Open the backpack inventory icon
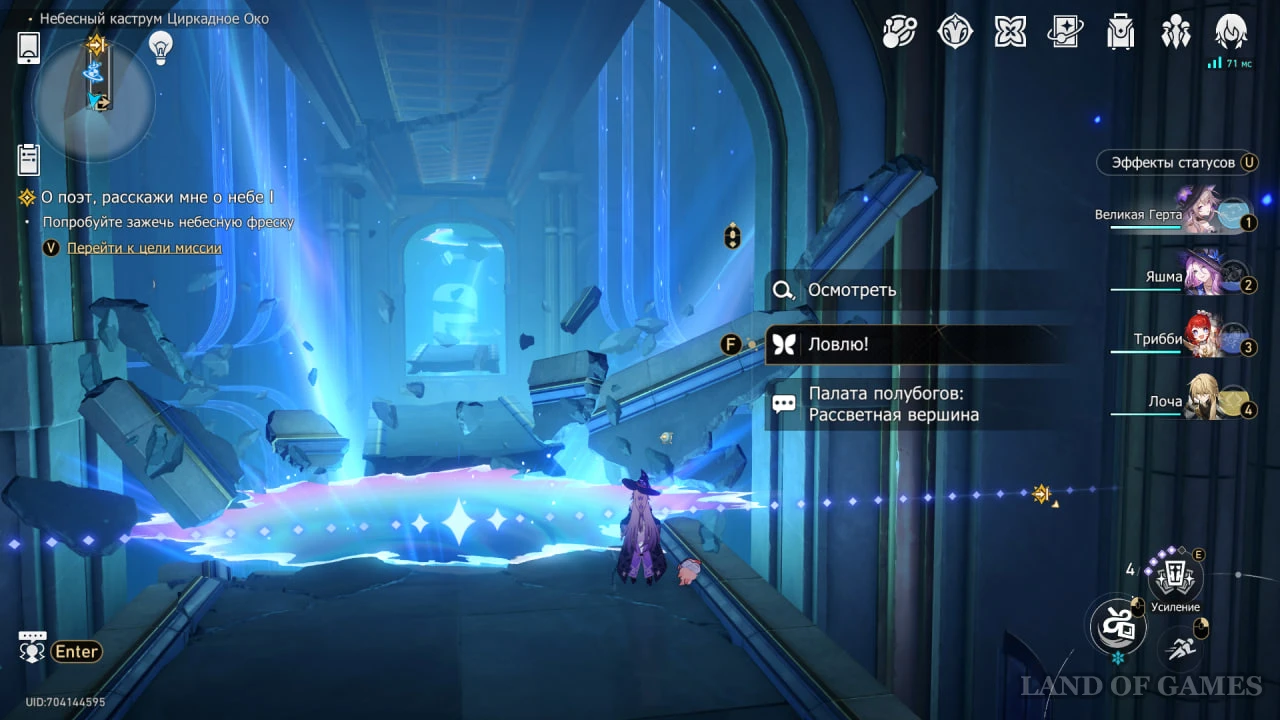The height and width of the screenshot is (720, 1280). 1120,32
